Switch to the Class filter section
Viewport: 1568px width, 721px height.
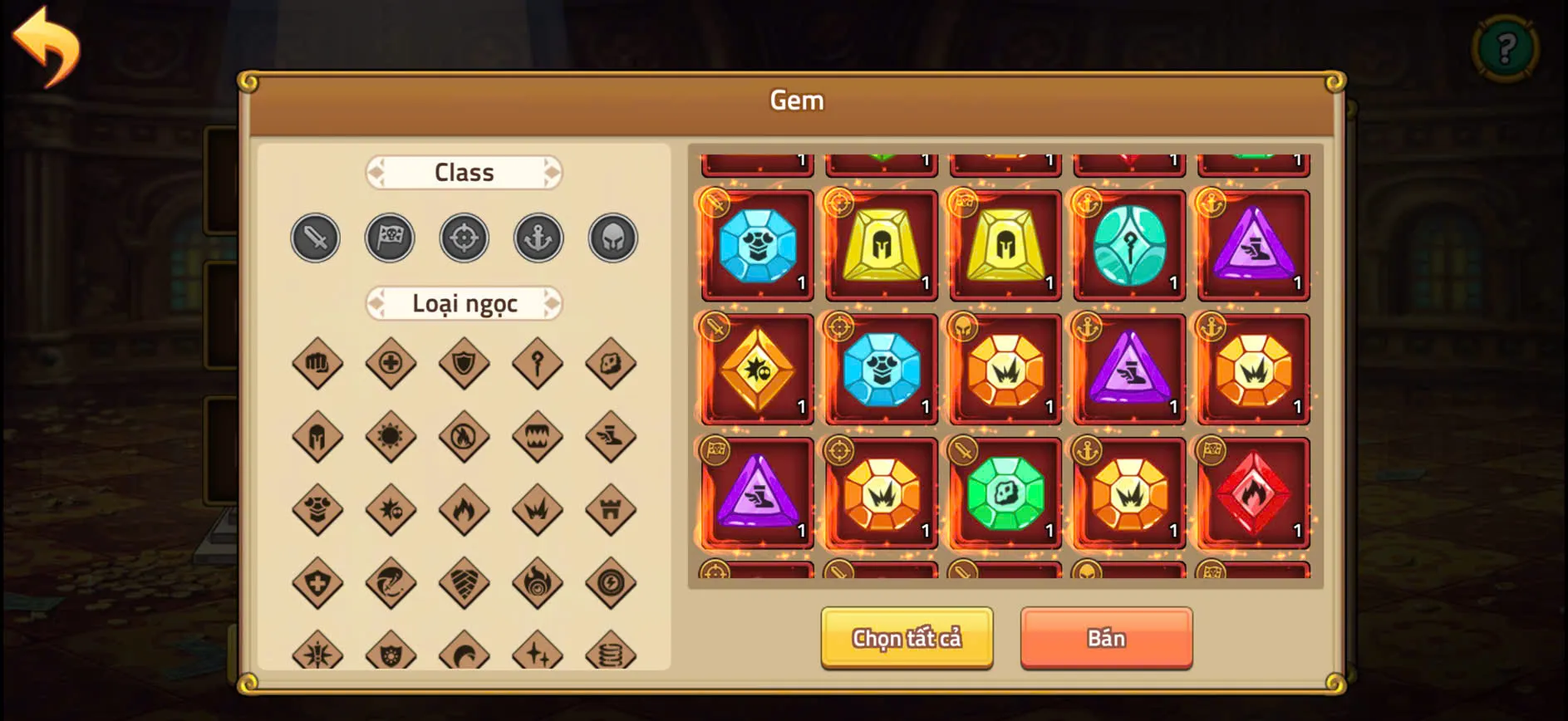point(464,172)
